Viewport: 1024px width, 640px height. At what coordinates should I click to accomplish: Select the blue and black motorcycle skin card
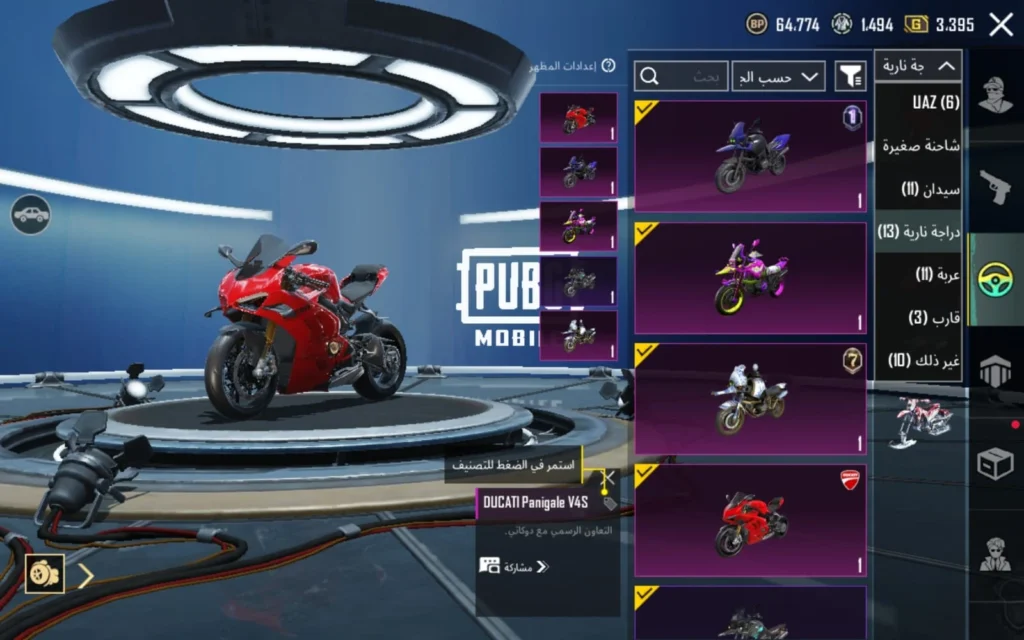pos(750,155)
